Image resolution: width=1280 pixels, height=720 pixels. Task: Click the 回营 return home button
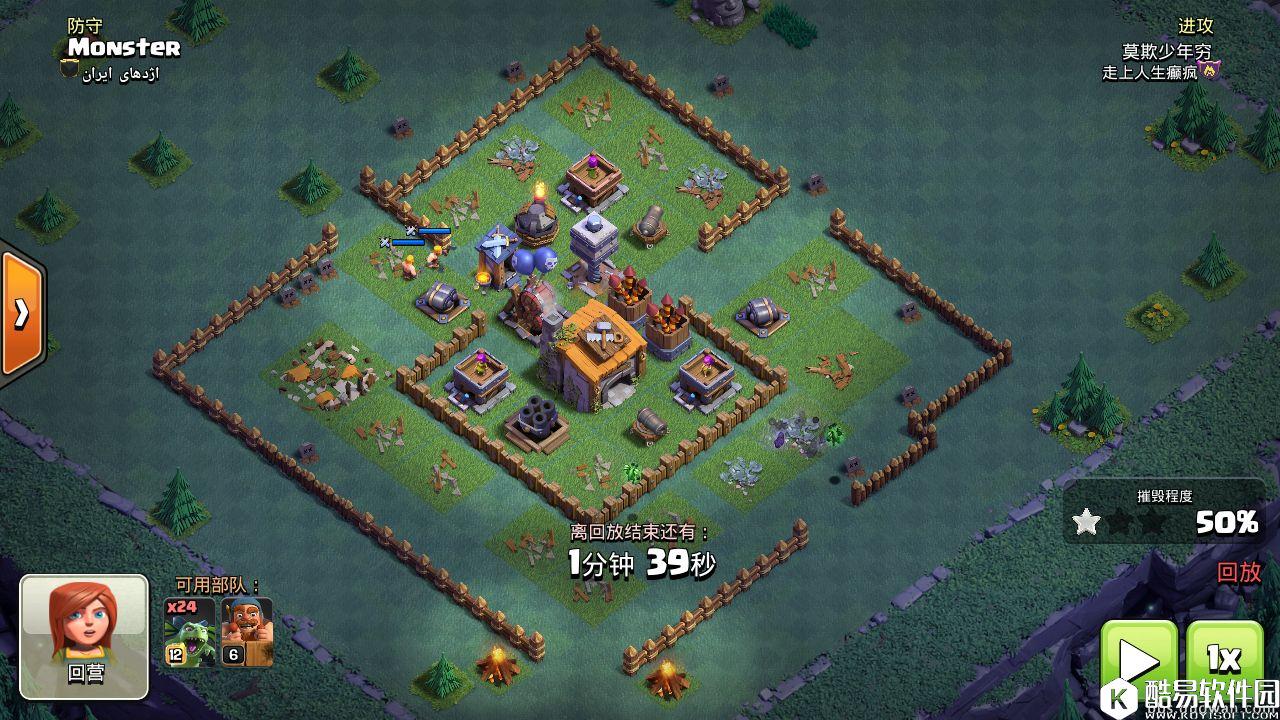click(x=84, y=636)
